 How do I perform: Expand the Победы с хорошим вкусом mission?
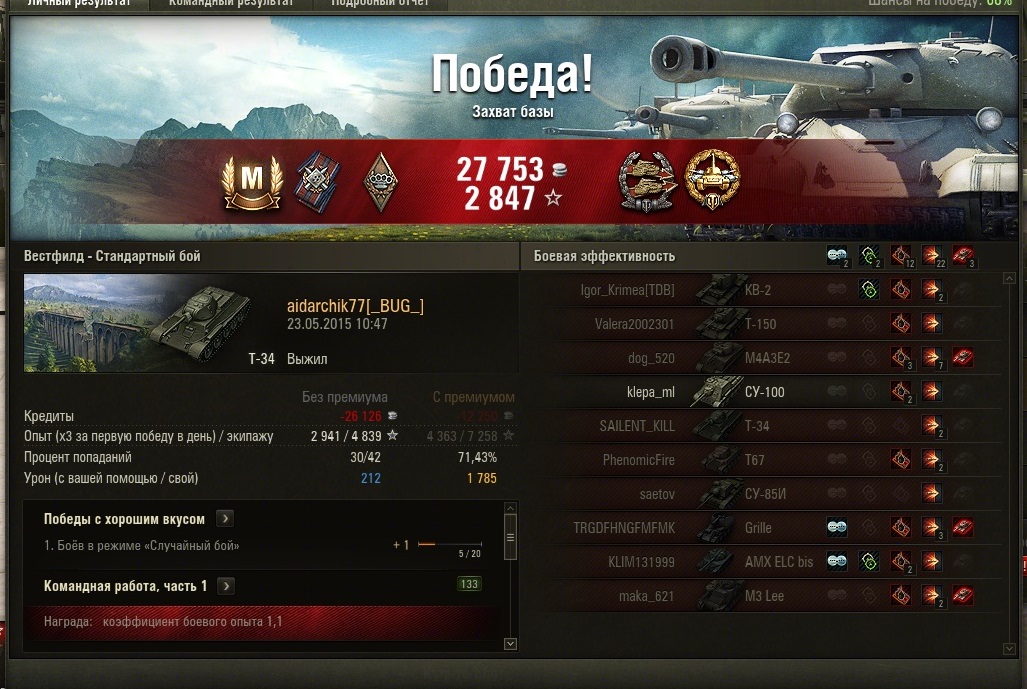pyautogui.click(x=226, y=519)
